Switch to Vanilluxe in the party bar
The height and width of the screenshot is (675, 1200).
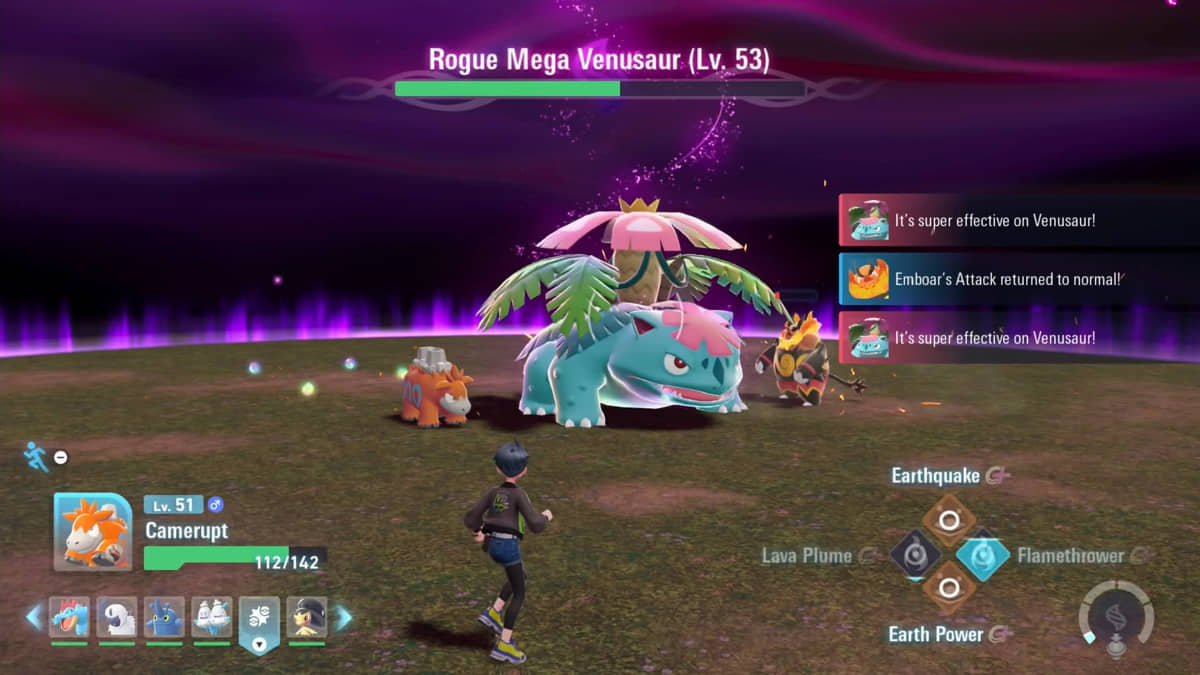coord(212,617)
